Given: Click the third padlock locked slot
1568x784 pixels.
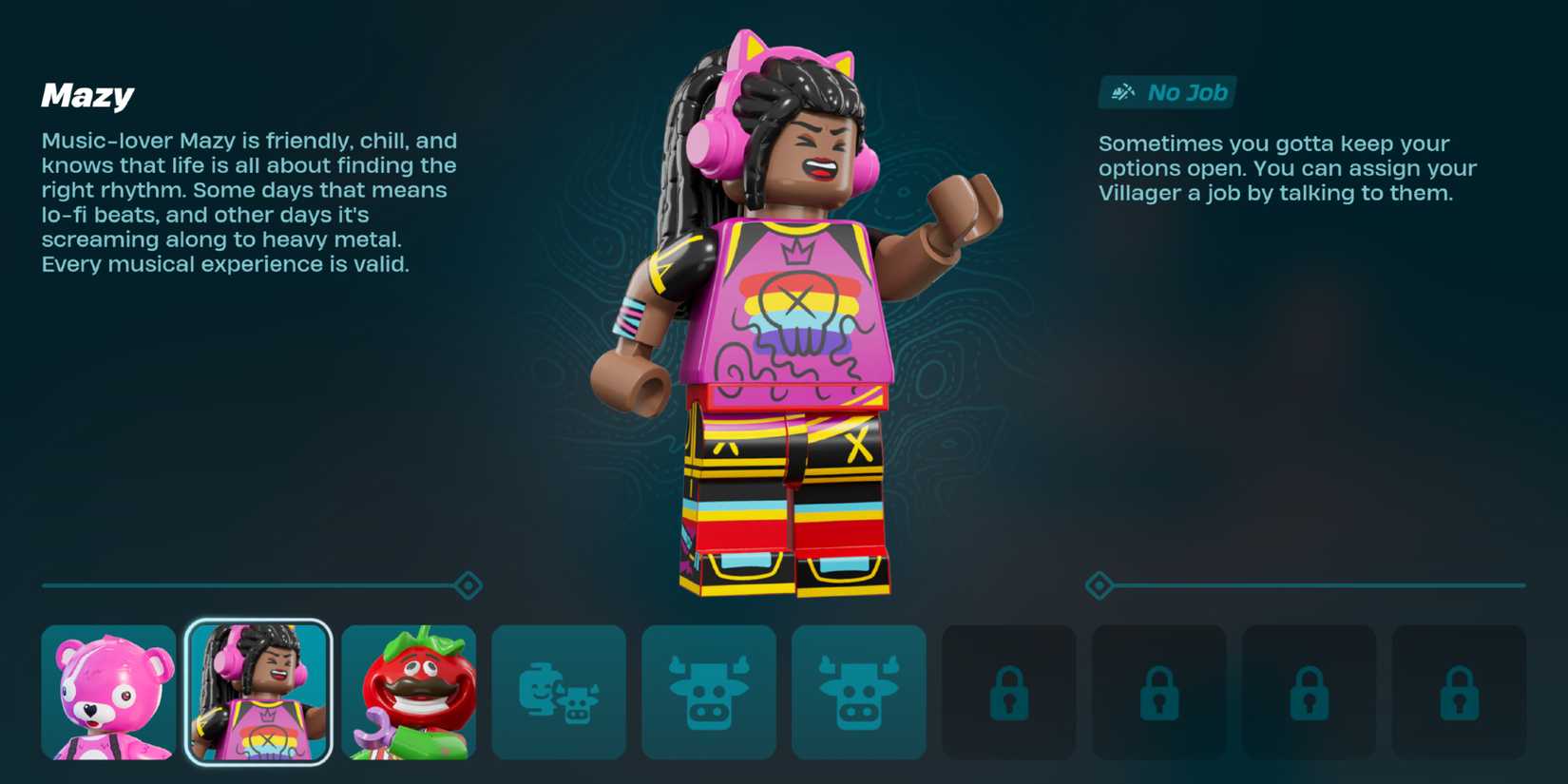Looking at the screenshot, I should point(1310,692).
